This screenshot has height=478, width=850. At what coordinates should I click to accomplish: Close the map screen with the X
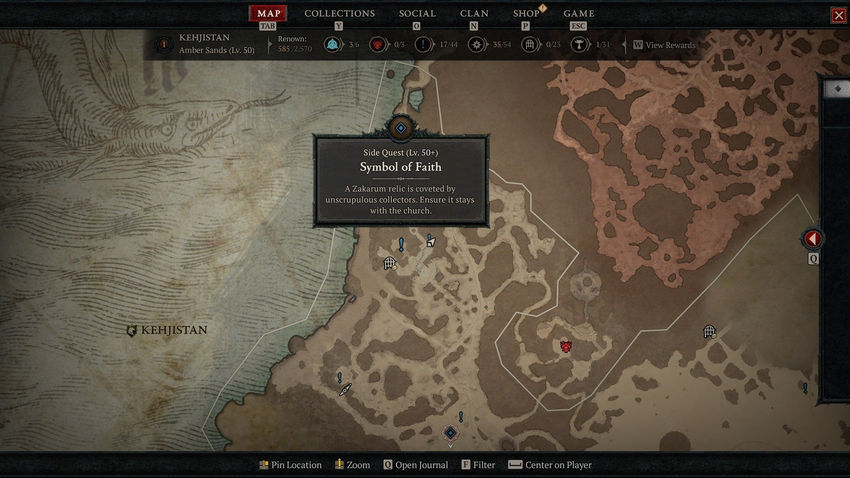click(838, 15)
